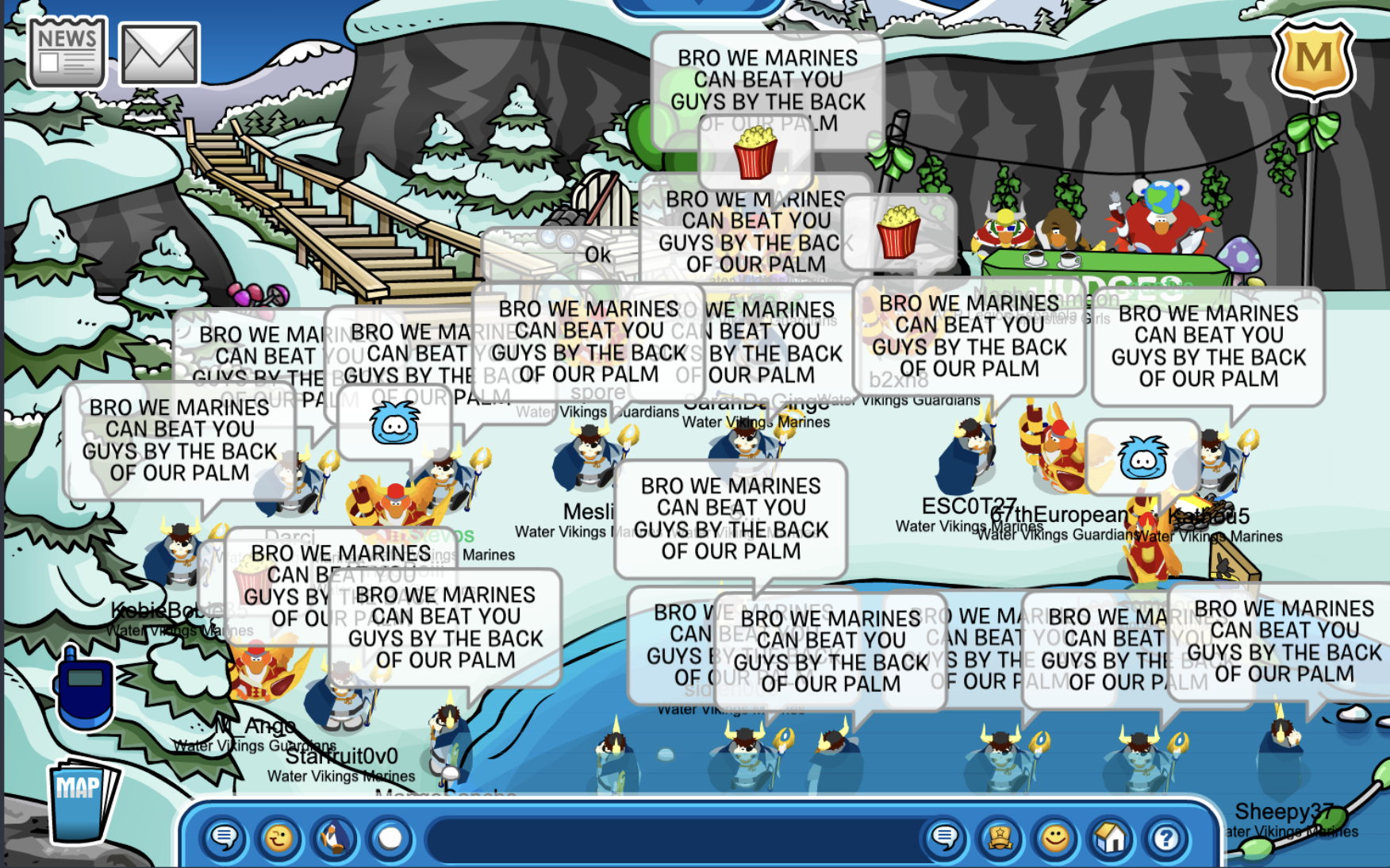
Task: Open the winking emote menu
Action: click(x=279, y=838)
